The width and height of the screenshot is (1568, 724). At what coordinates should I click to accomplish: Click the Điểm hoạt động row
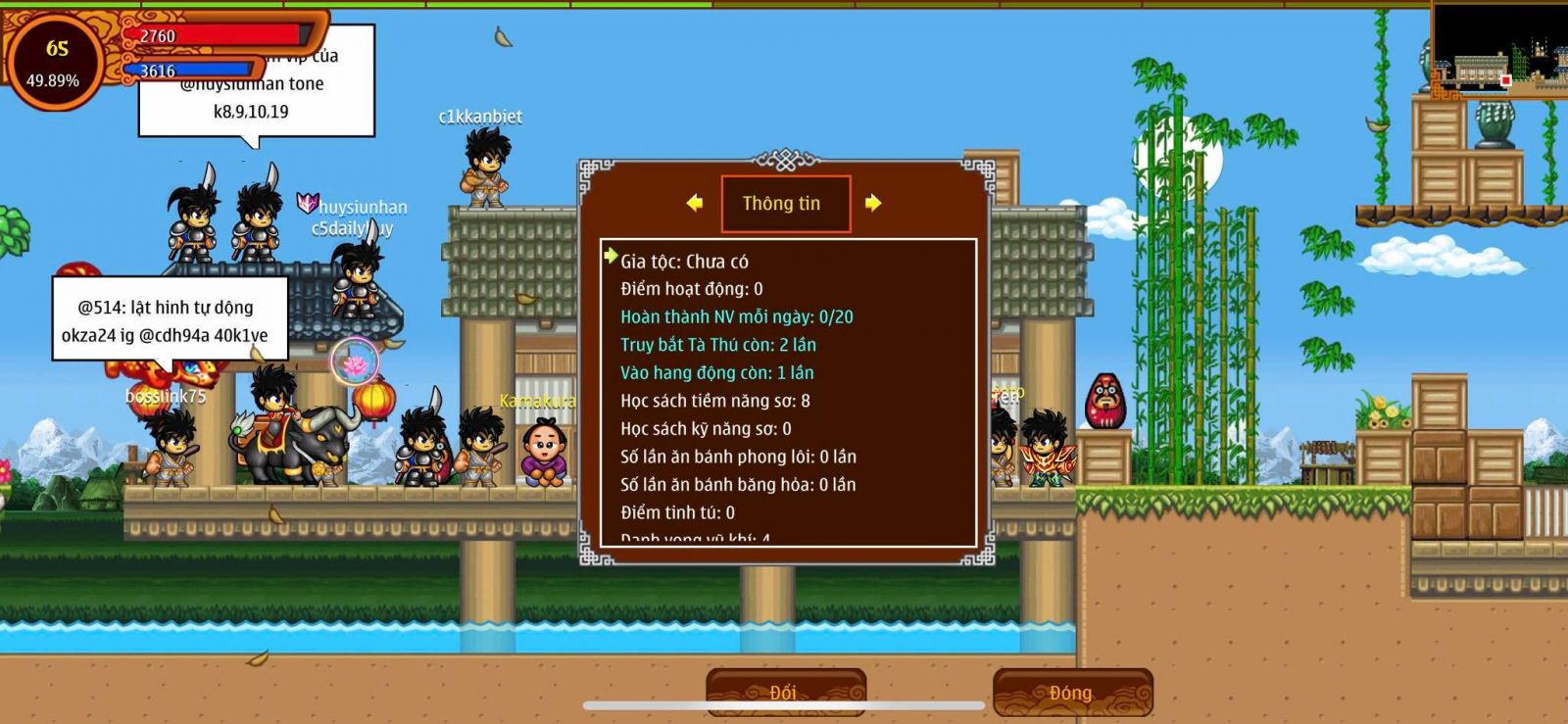691,289
